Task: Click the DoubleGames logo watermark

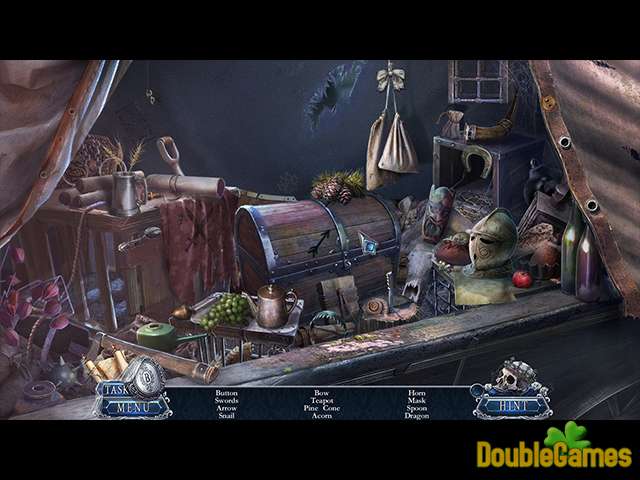Action: click(553, 451)
